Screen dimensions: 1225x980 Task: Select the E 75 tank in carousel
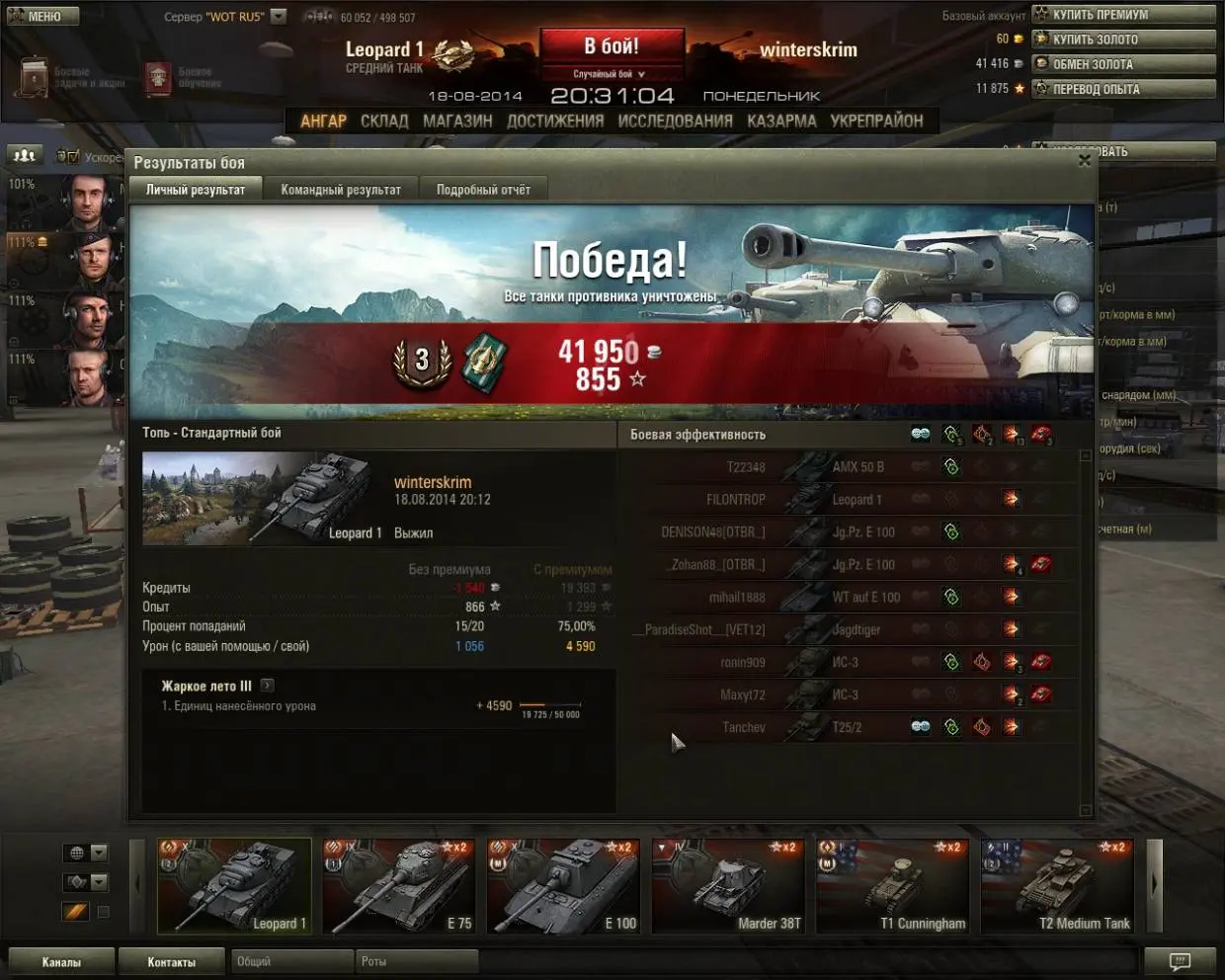[399, 886]
